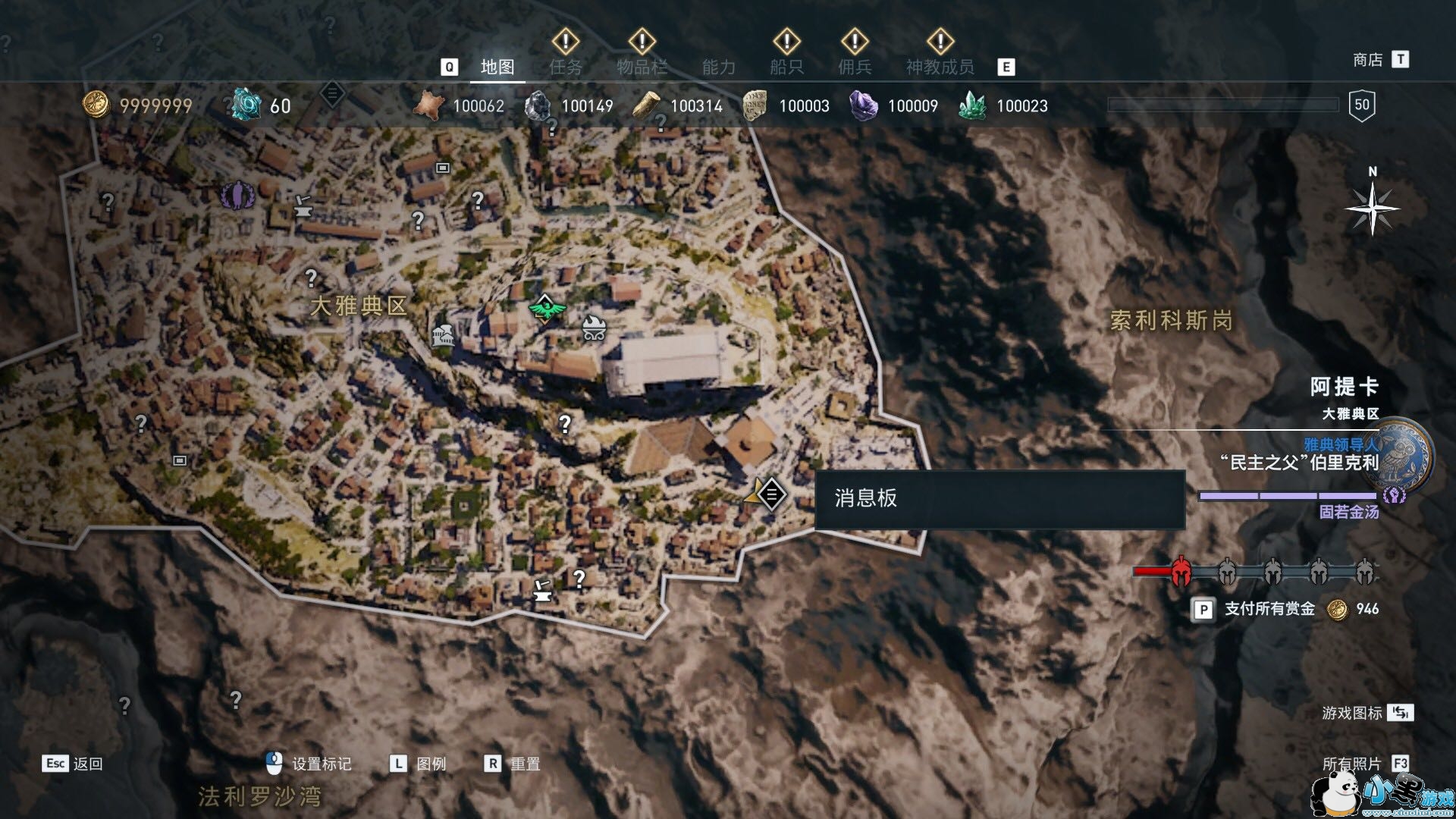This screenshot has width=1456, height=819.
Task: Select the burning brazier marker on the Acropolis
Action: coord(593,328)
